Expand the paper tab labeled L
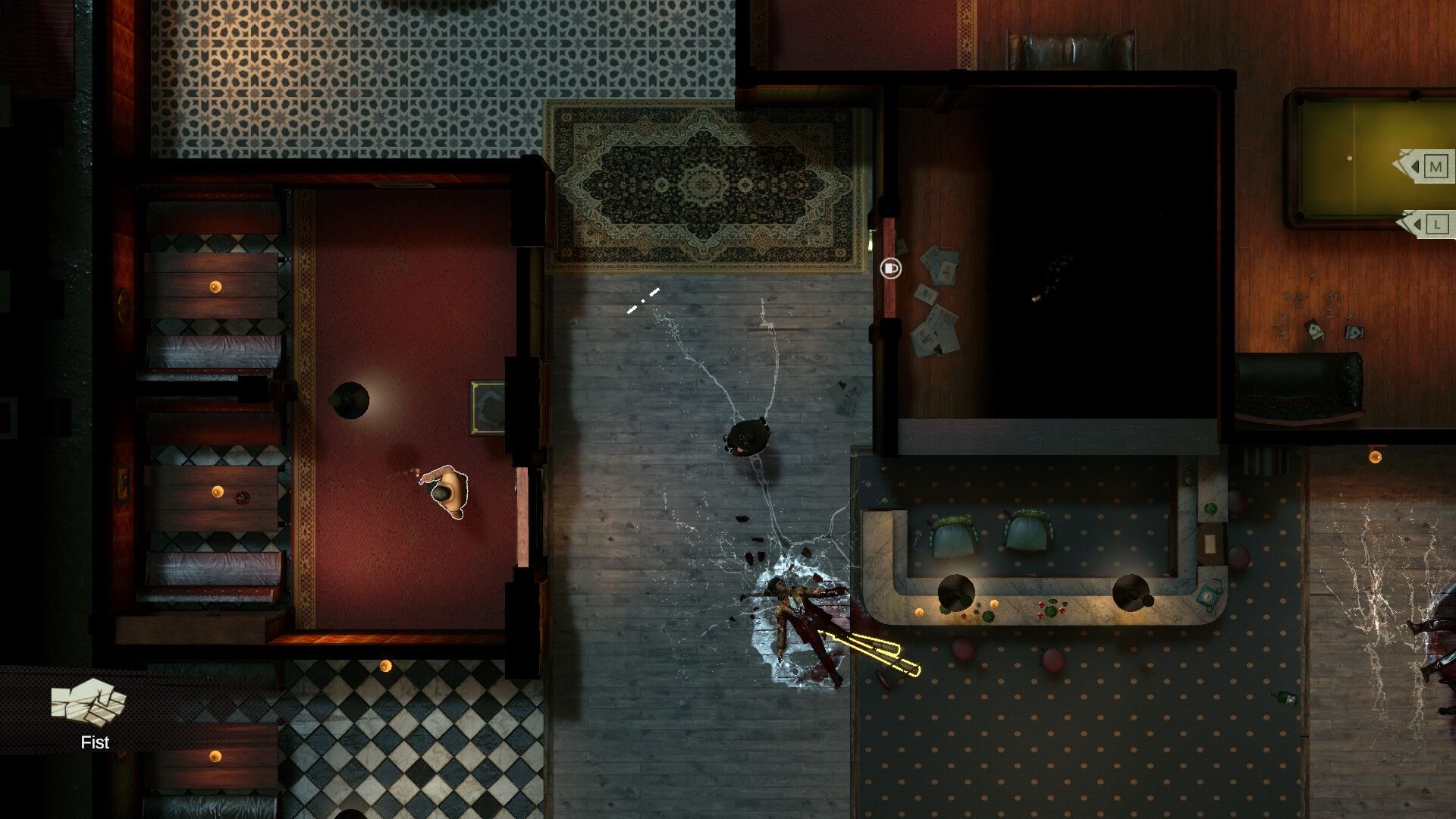The image size is (1456, 819). point(1427,224)
